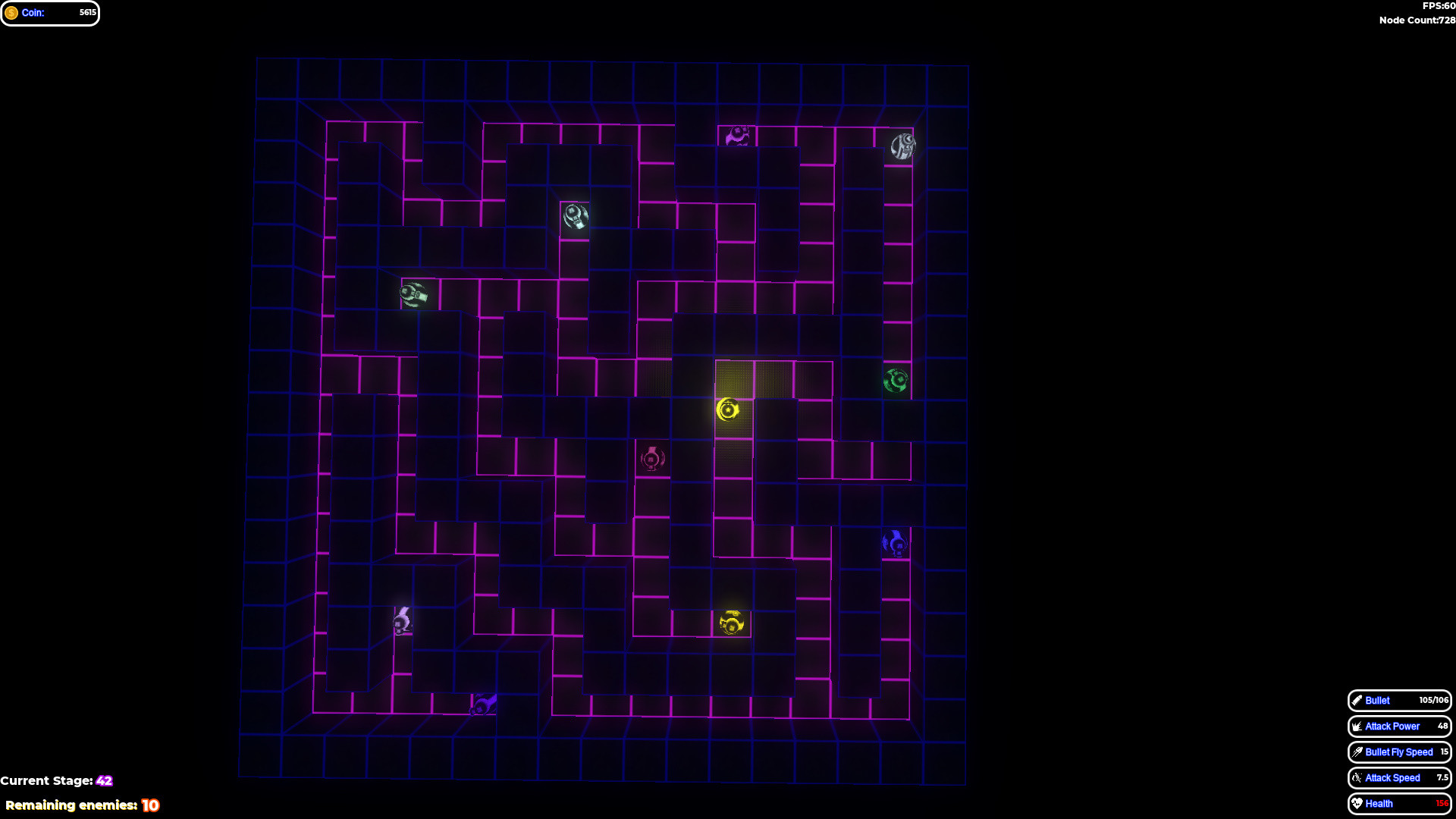This screenshot has width=1456, height=819.
Task: Open the Bullet upgrade panel showing 105/106
Action: [1399, 701]
